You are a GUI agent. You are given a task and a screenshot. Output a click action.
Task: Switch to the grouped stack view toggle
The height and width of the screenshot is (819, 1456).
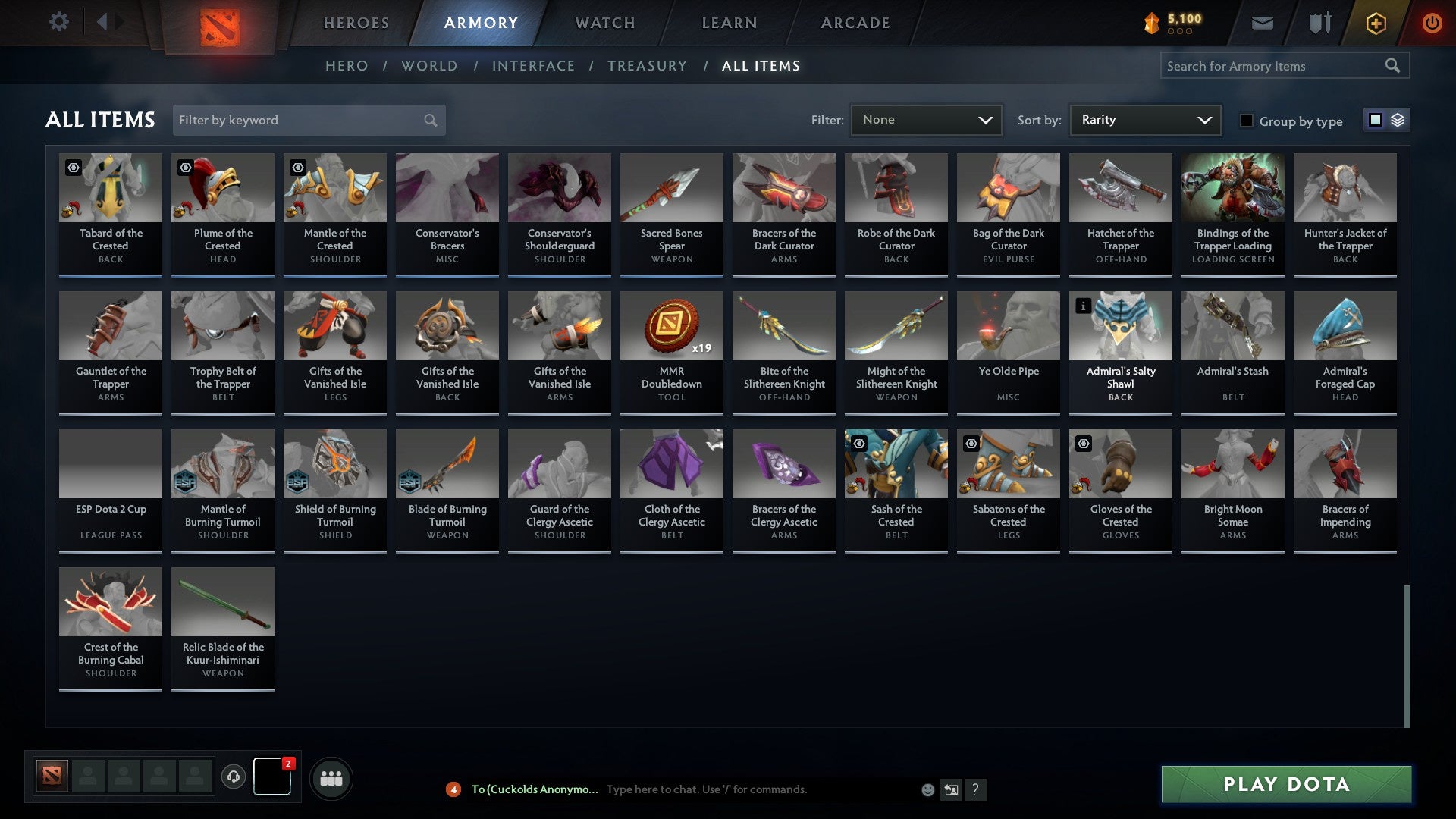(x=1396, y=120)
